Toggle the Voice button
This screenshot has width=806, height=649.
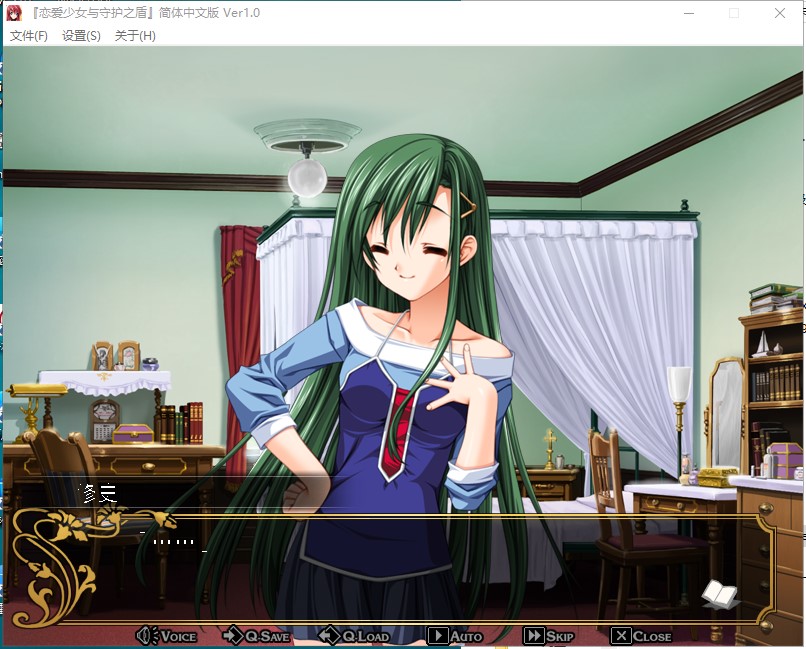coord(167,636)
